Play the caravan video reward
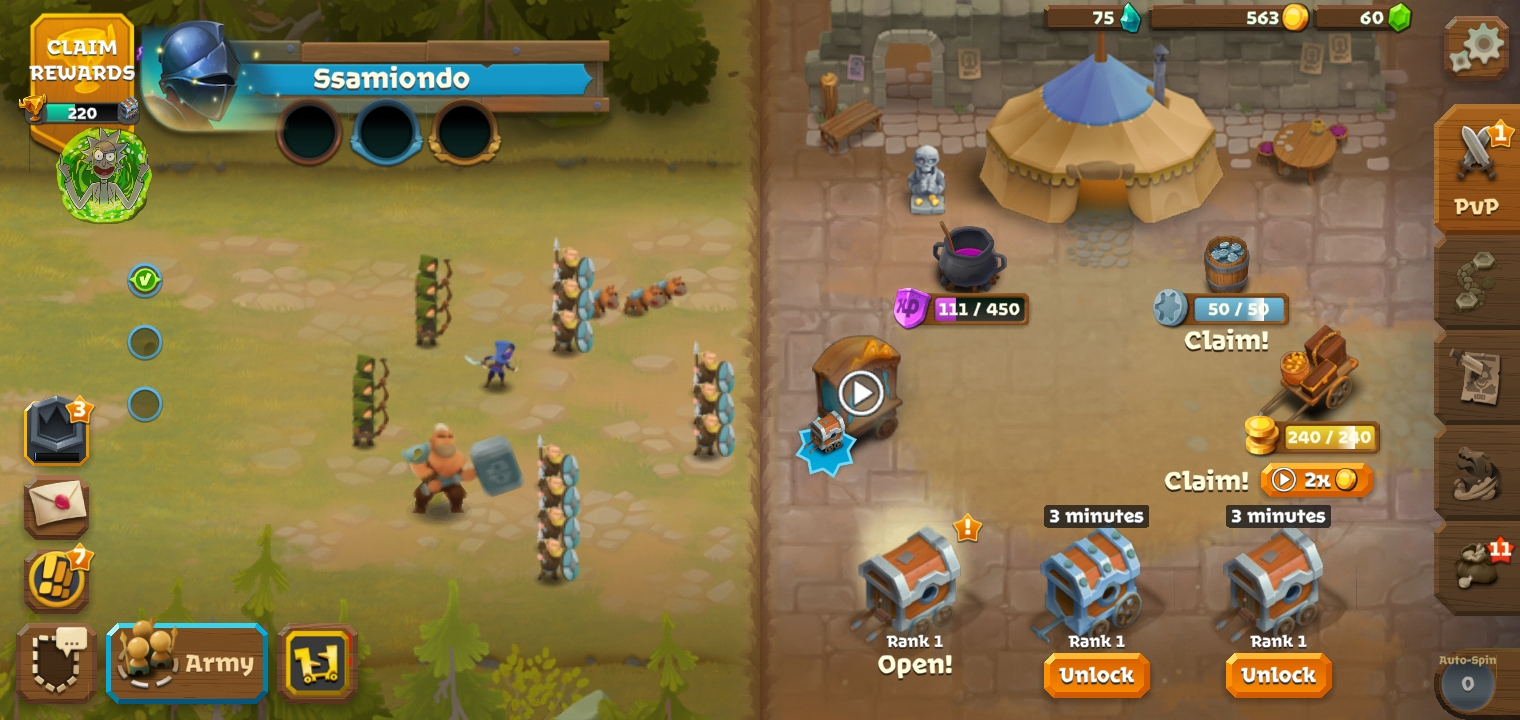 click(860, 392)
